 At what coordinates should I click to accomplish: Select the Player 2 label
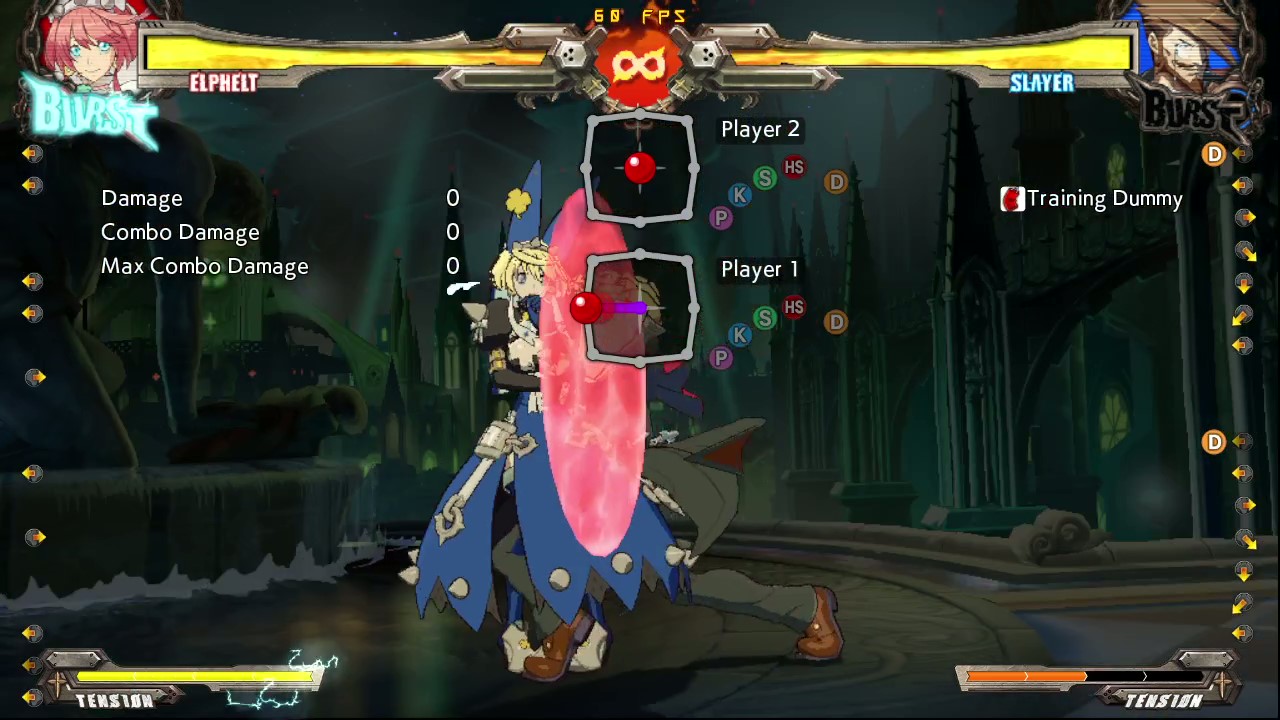point(760,129)
